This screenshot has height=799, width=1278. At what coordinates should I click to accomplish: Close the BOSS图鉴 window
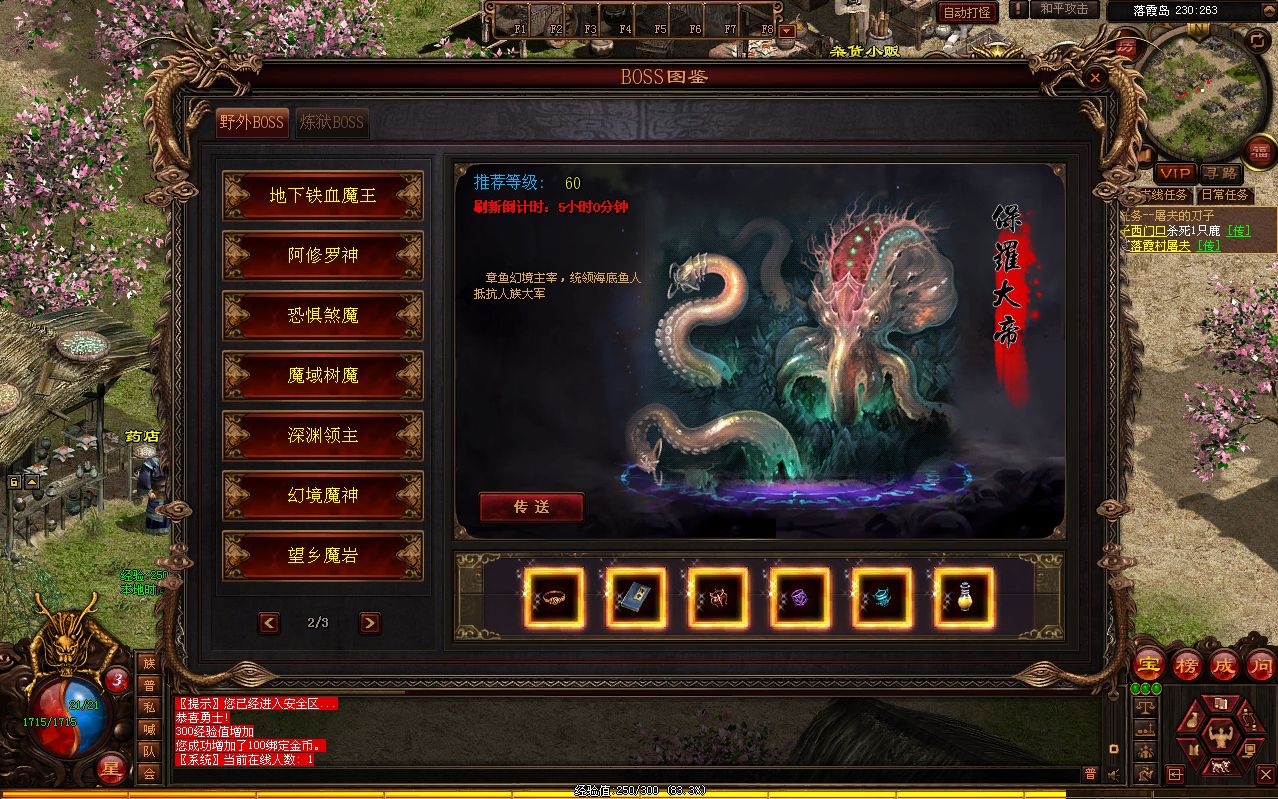click(1095, 77)
